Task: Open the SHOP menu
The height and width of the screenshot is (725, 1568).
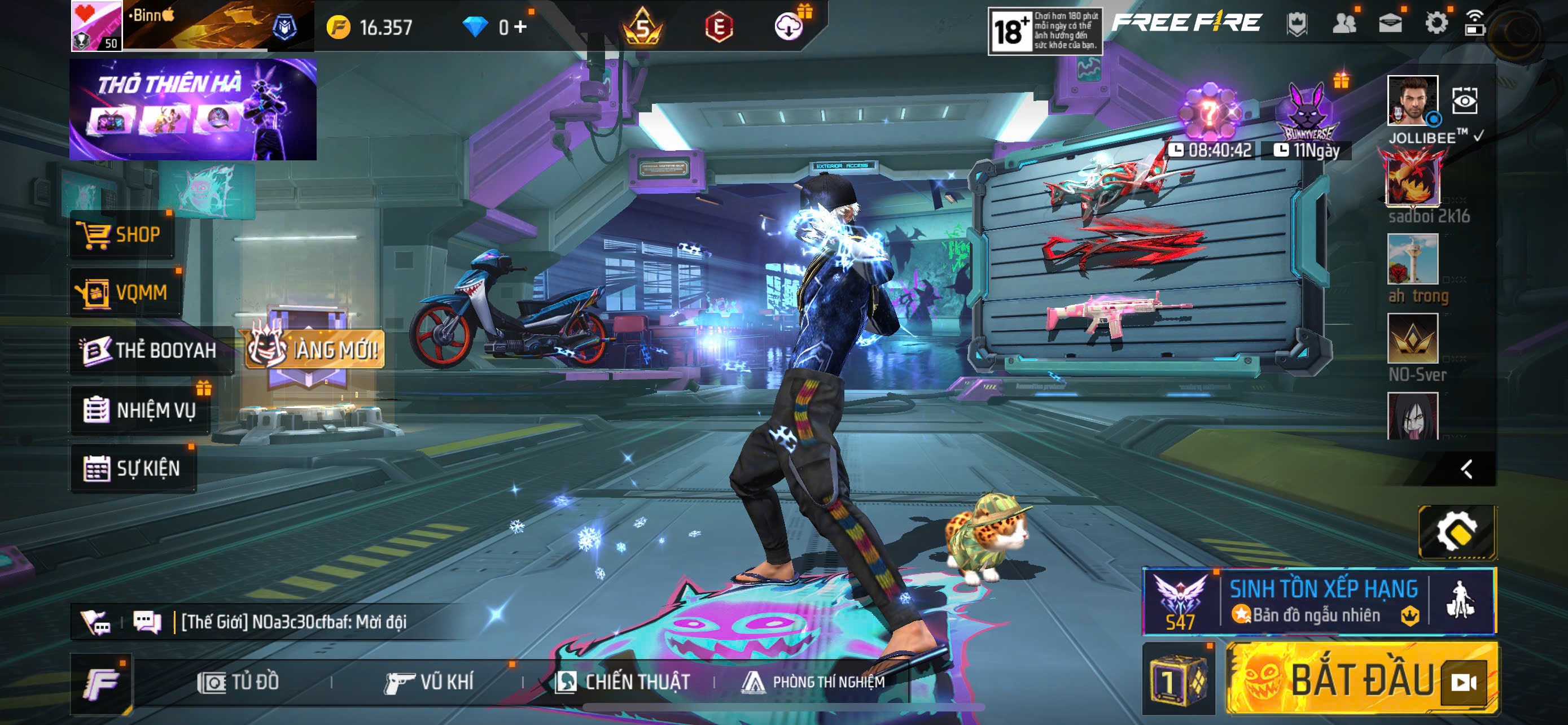Action: pos(122,234)
